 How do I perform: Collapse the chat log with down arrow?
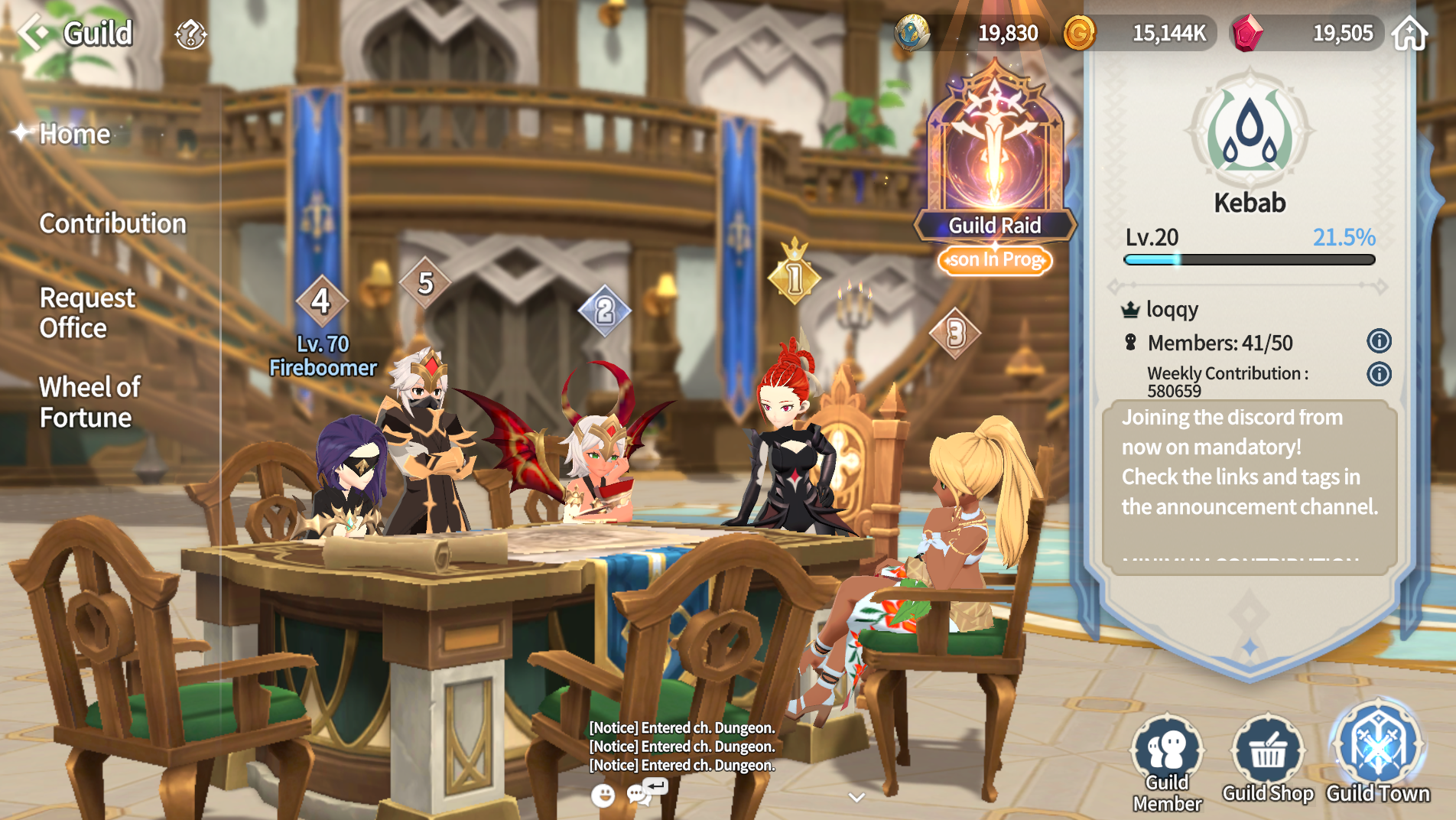[856, 797]
